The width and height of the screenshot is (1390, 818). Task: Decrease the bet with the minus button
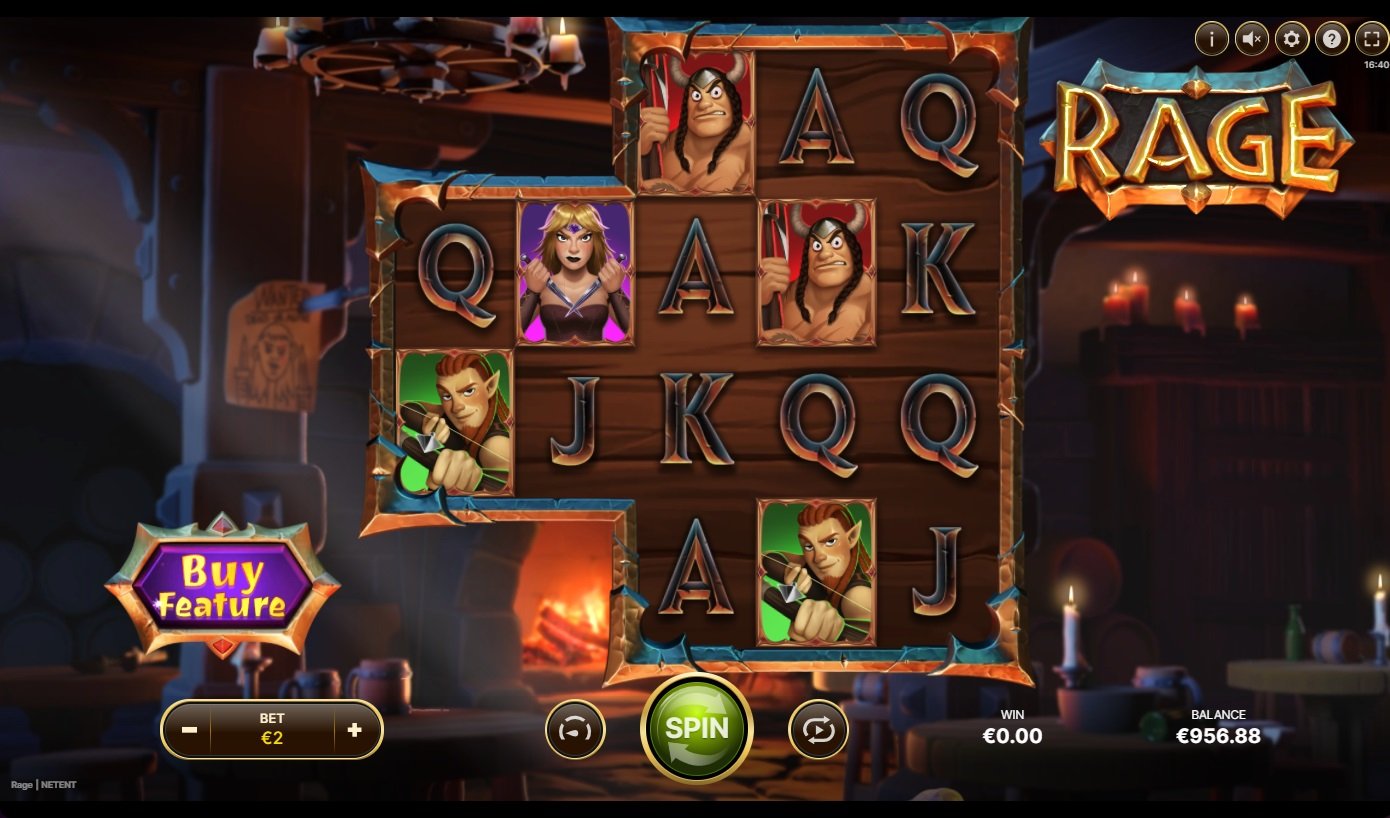pos(189,730)
